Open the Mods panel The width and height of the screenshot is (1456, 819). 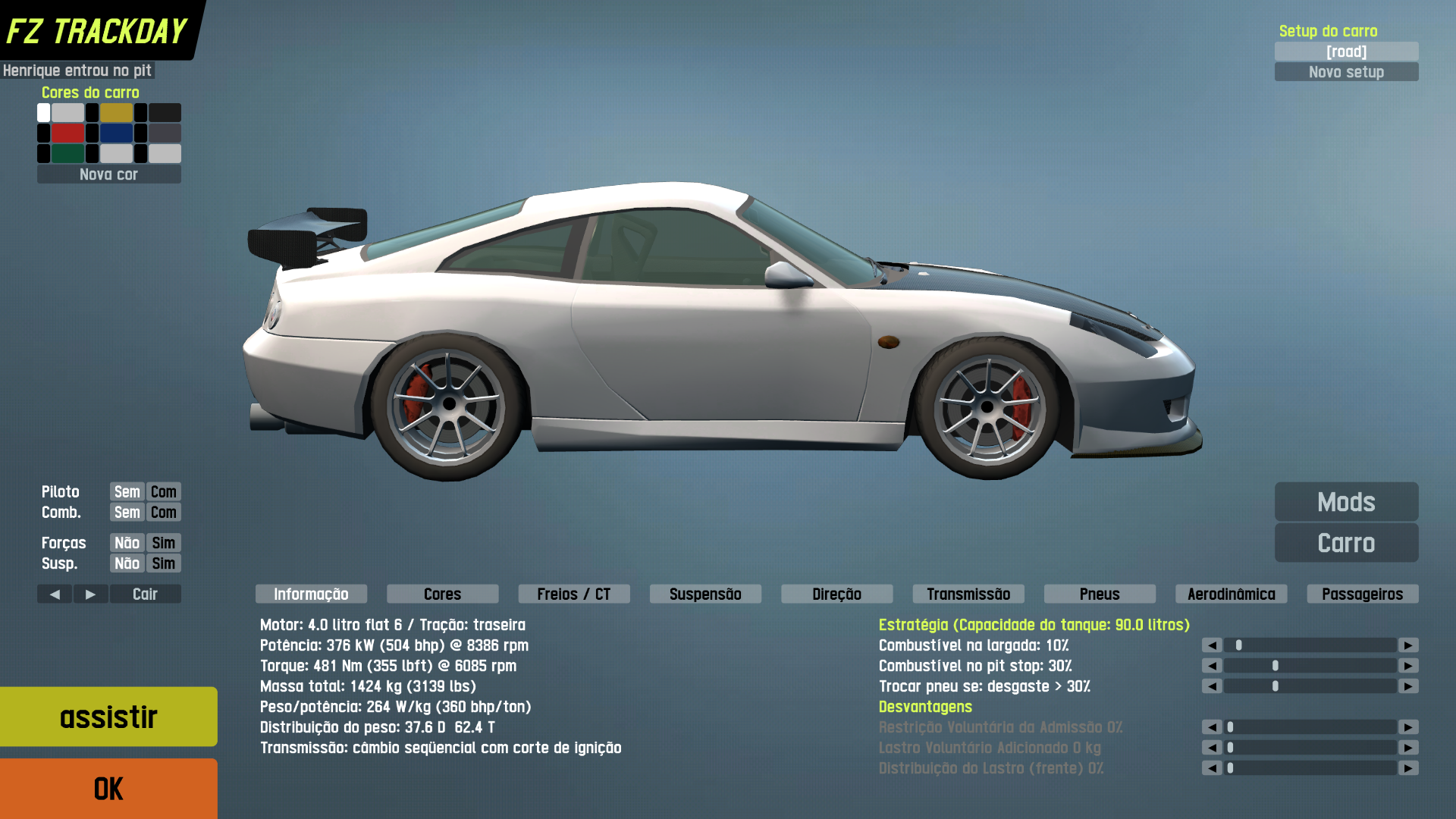click(1346, 502)
